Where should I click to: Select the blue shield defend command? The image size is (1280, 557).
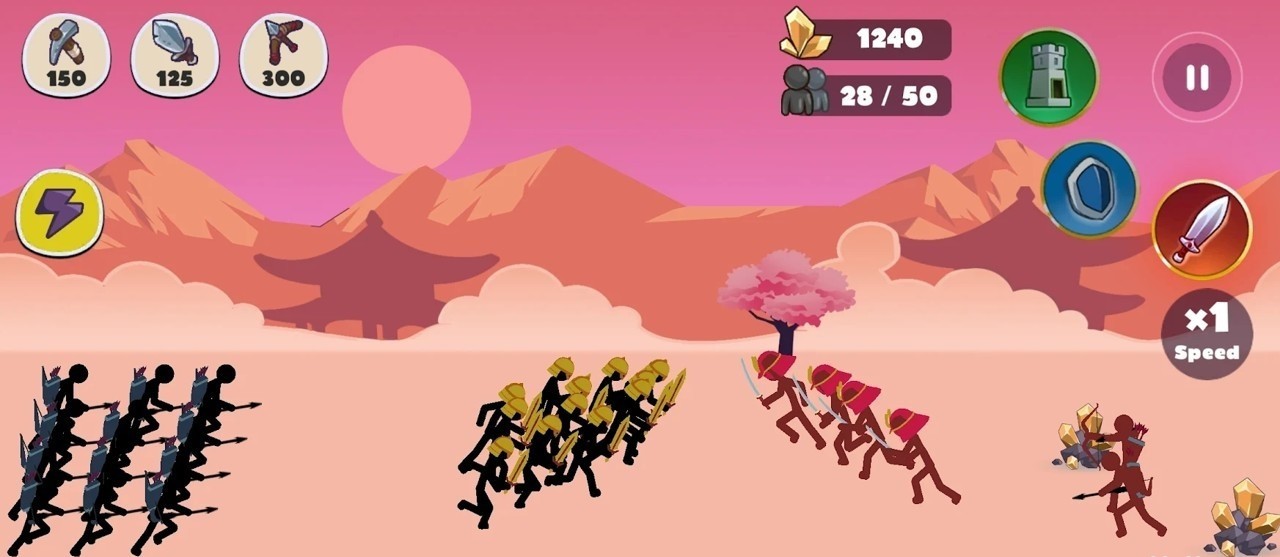click(x=1090, y=189)
